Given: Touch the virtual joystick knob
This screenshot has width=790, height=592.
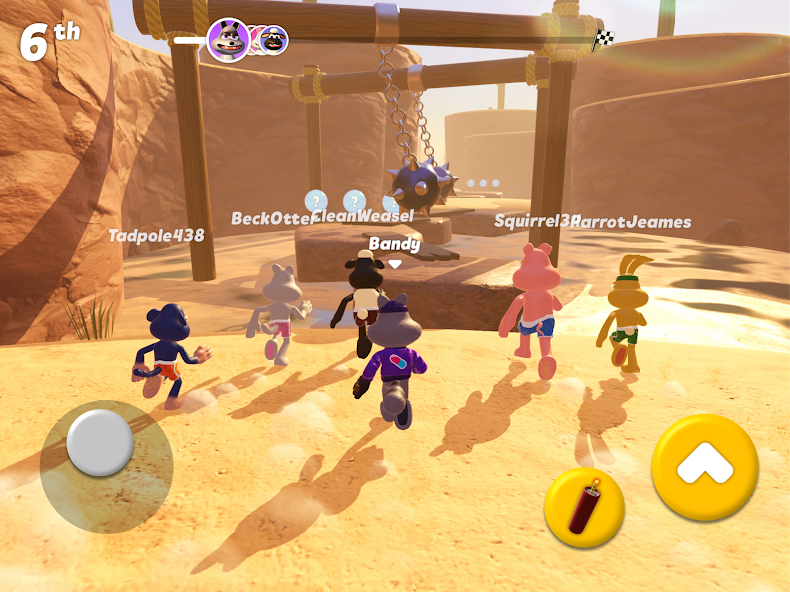Looking at the screenshot, I should (x=100, y=442).
